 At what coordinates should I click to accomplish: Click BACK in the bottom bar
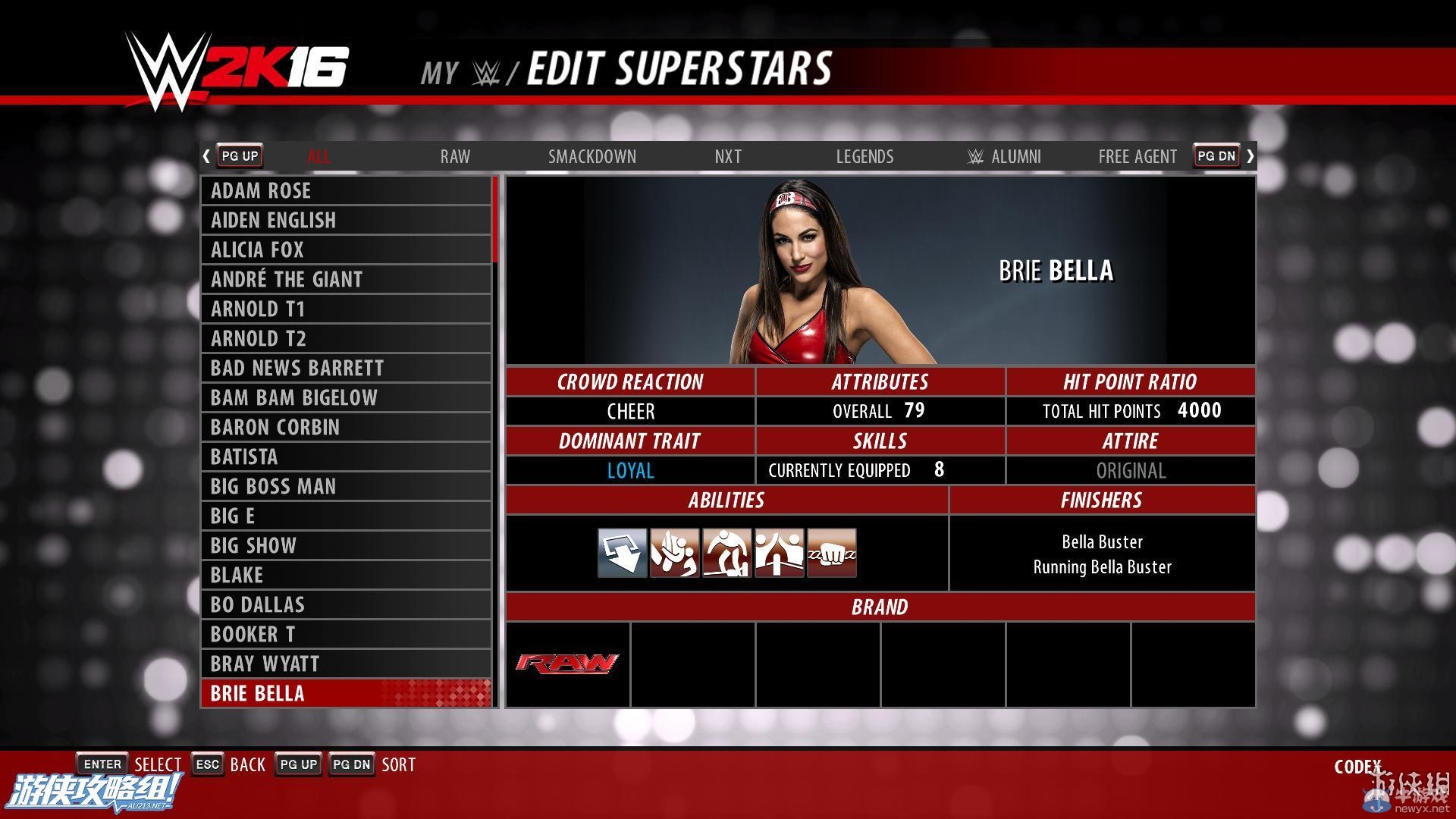(249, 764)
